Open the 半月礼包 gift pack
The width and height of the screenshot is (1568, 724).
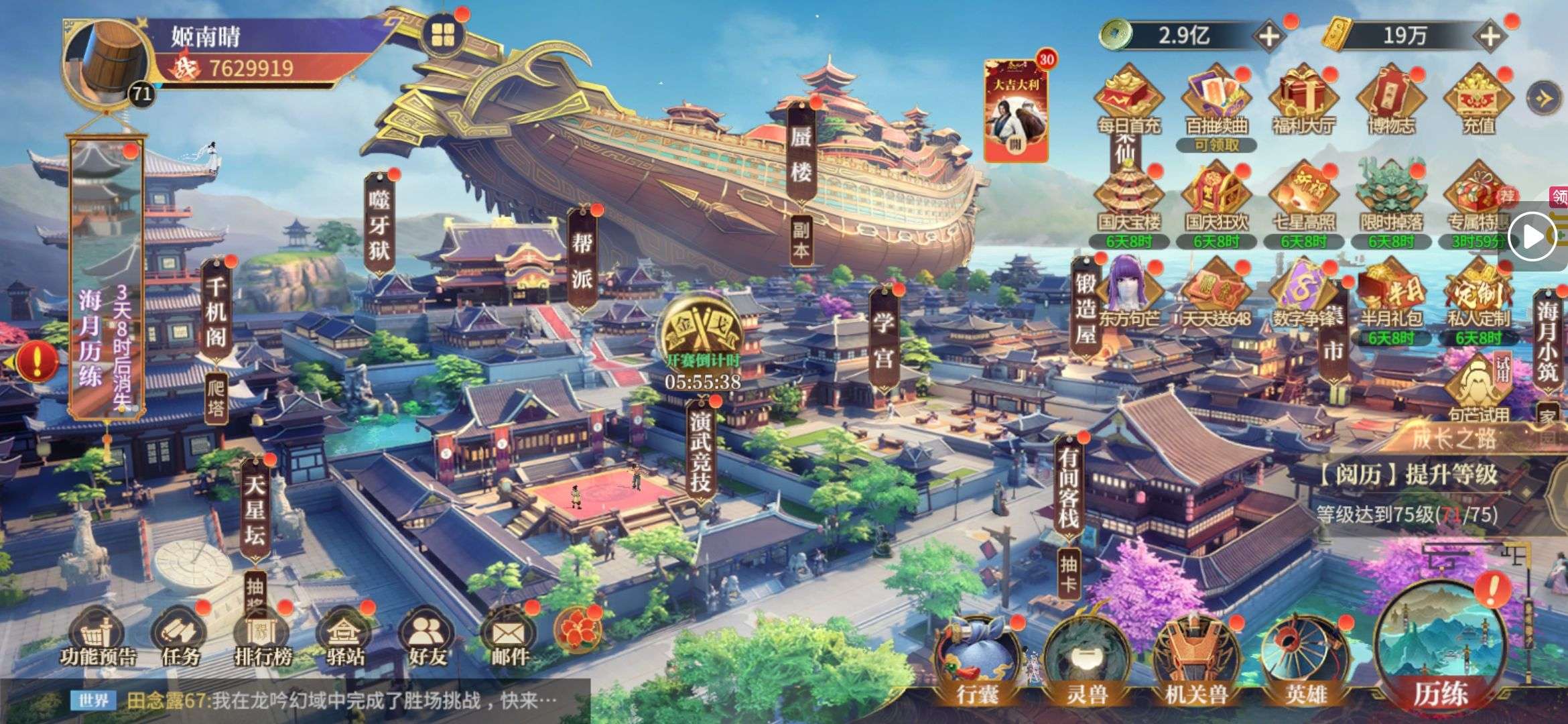click(x=1390, y=298)
